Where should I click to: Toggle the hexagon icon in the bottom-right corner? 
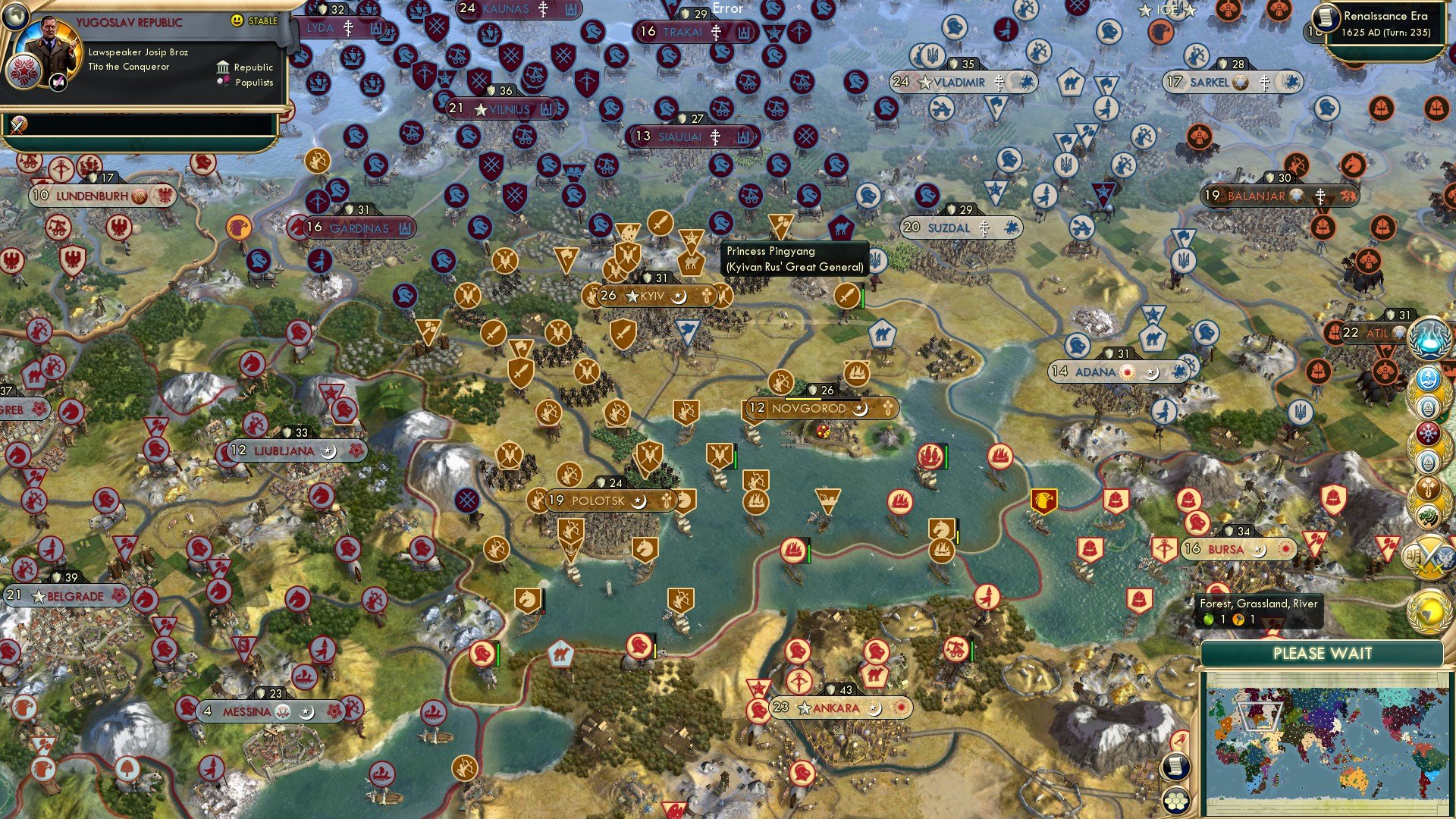(1177, 801)
